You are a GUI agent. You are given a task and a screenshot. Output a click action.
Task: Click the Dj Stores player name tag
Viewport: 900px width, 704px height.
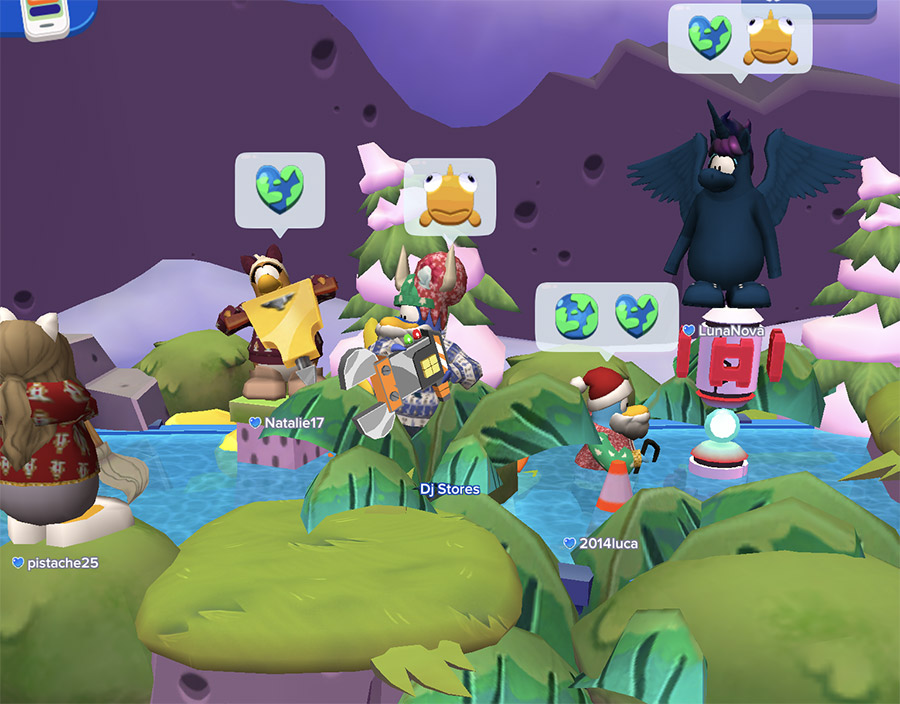point(449,489)
